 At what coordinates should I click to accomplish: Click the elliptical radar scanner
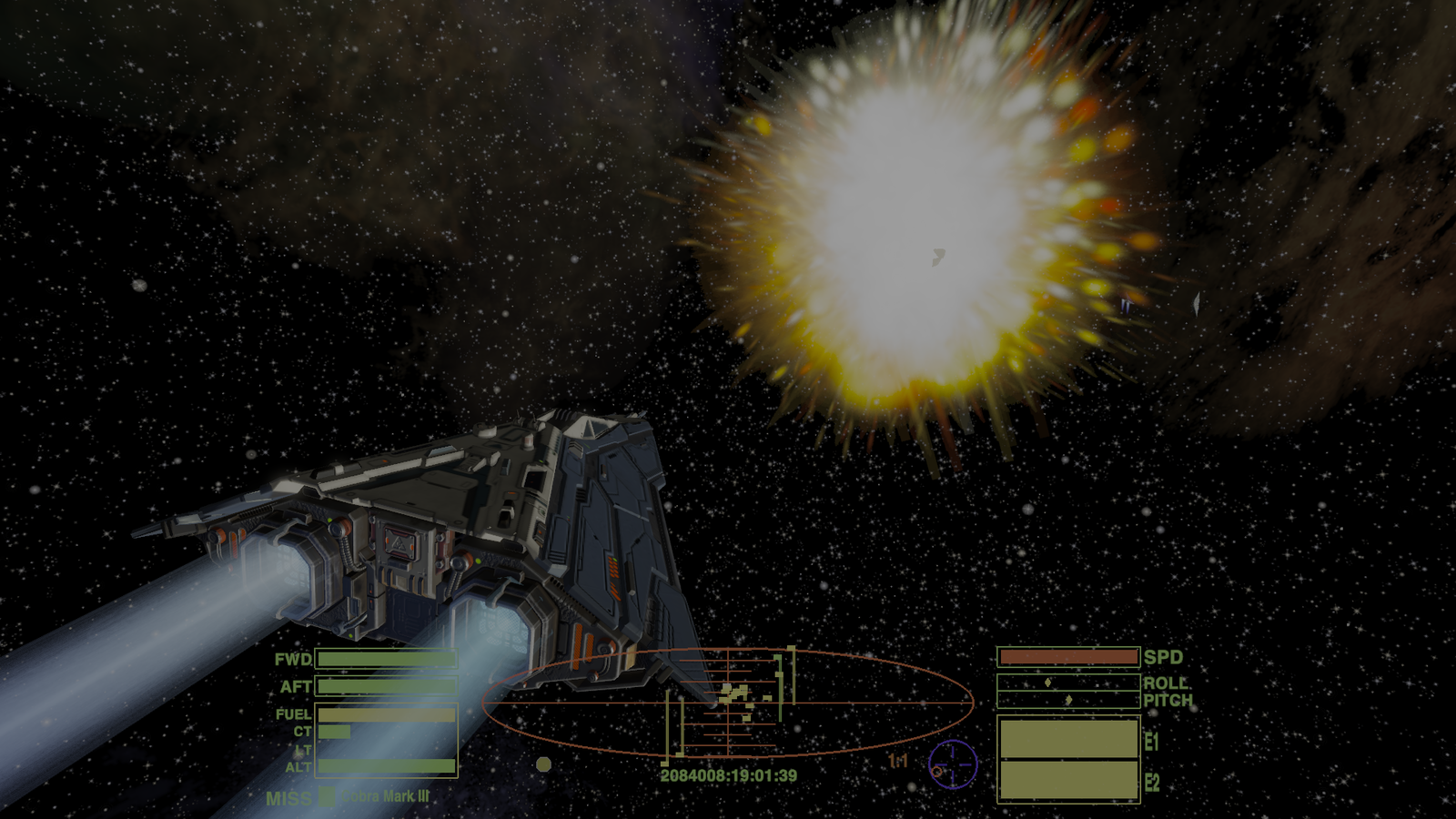(728, 703)
